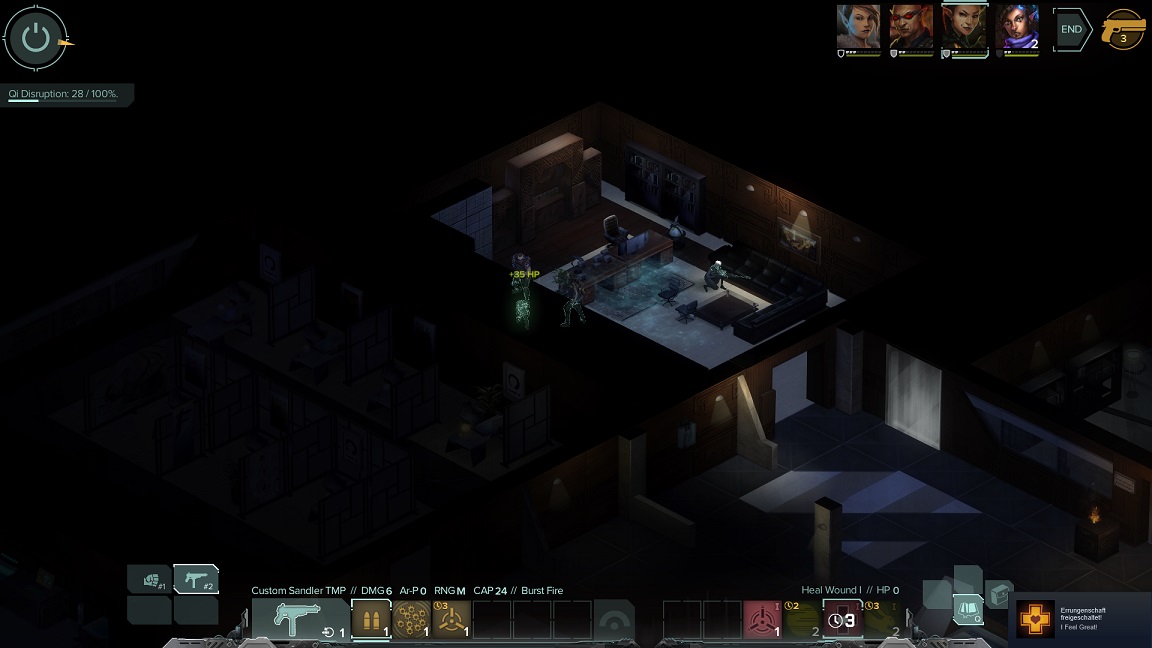Open the power button menu
Viewport: 1152px width, 648px height.
pyautogui.click(x=36, y=39)
